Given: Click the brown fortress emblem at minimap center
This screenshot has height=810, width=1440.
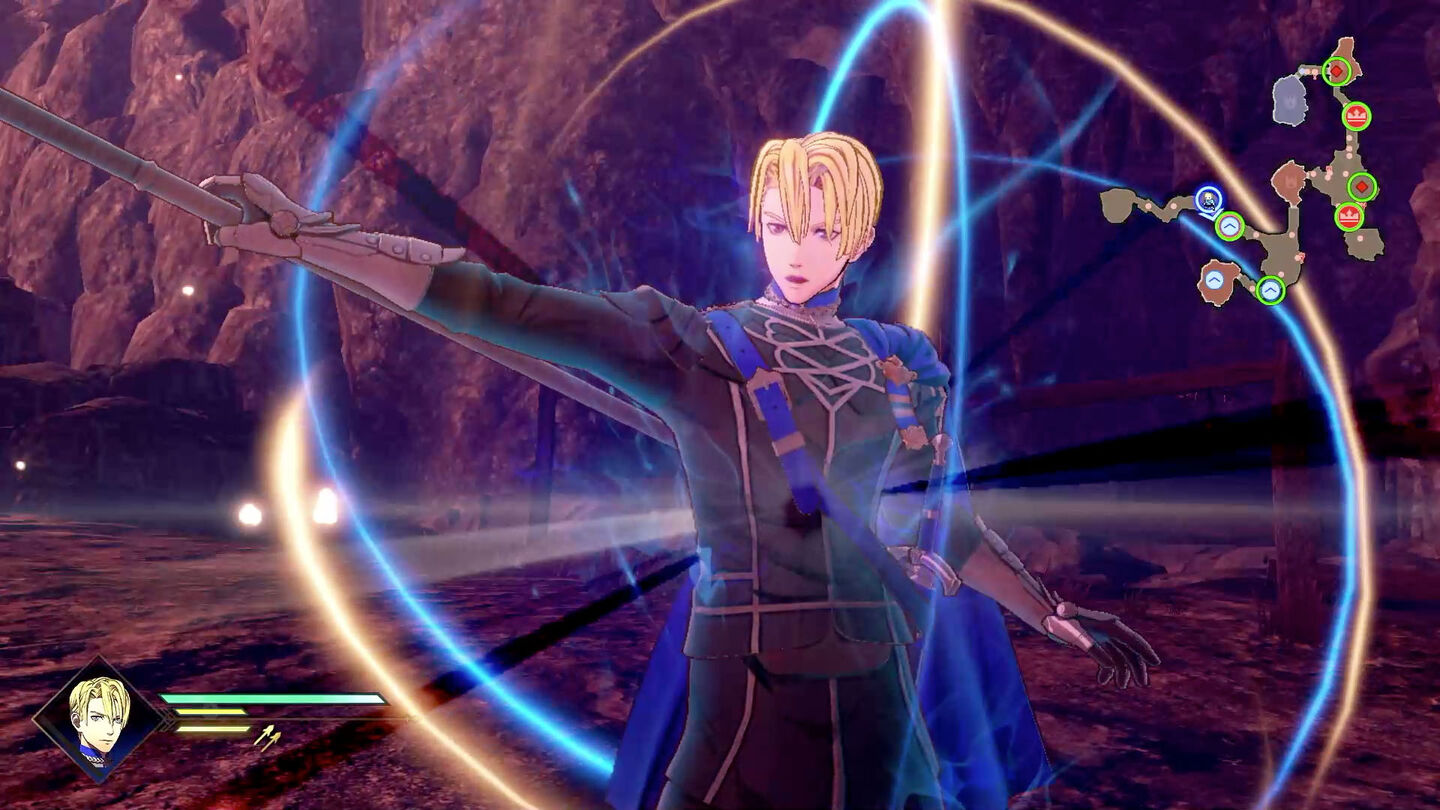Looking at the screenshot, I should coord(1289,182).
